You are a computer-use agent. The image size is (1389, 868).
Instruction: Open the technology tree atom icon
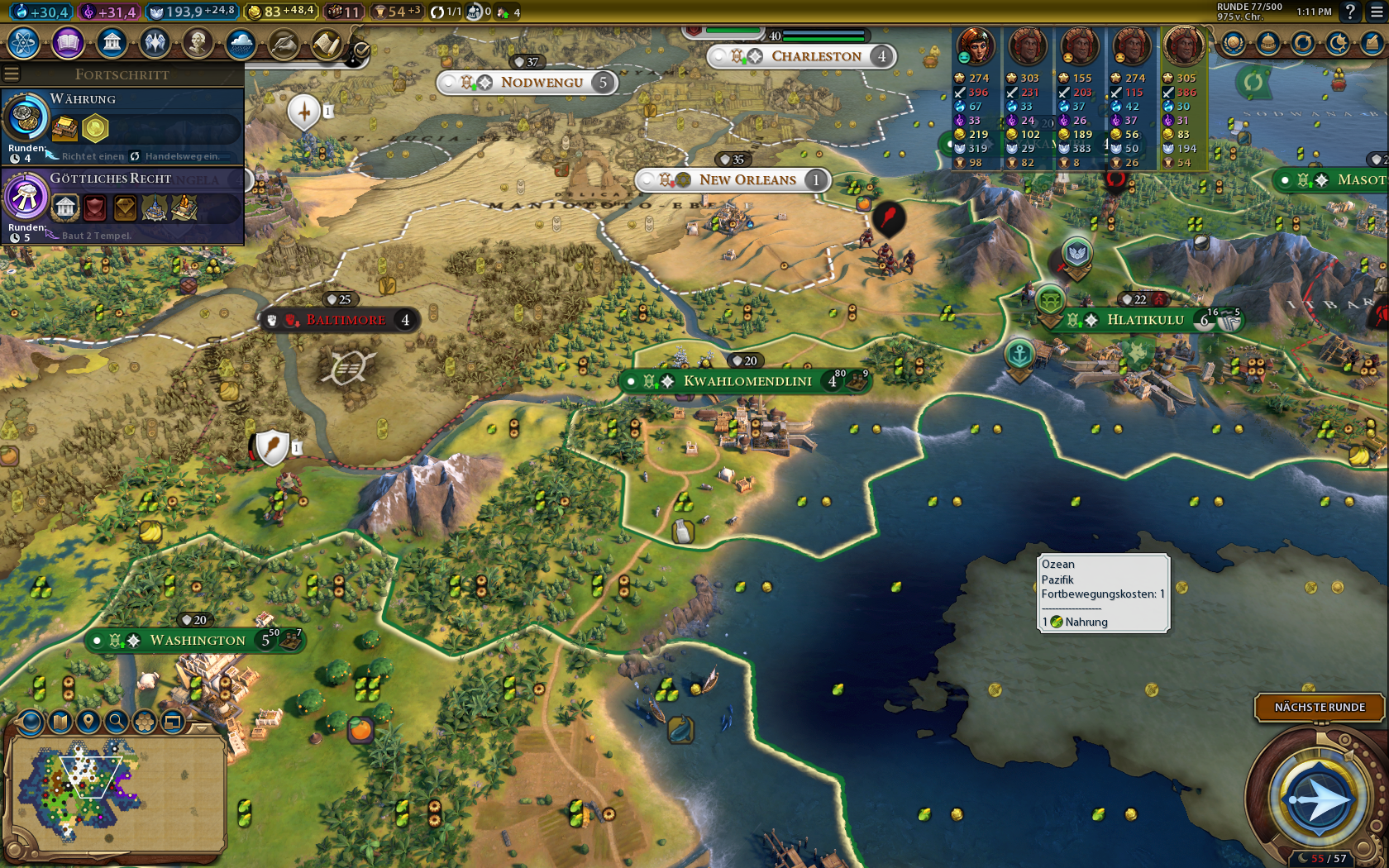(24, 42)
